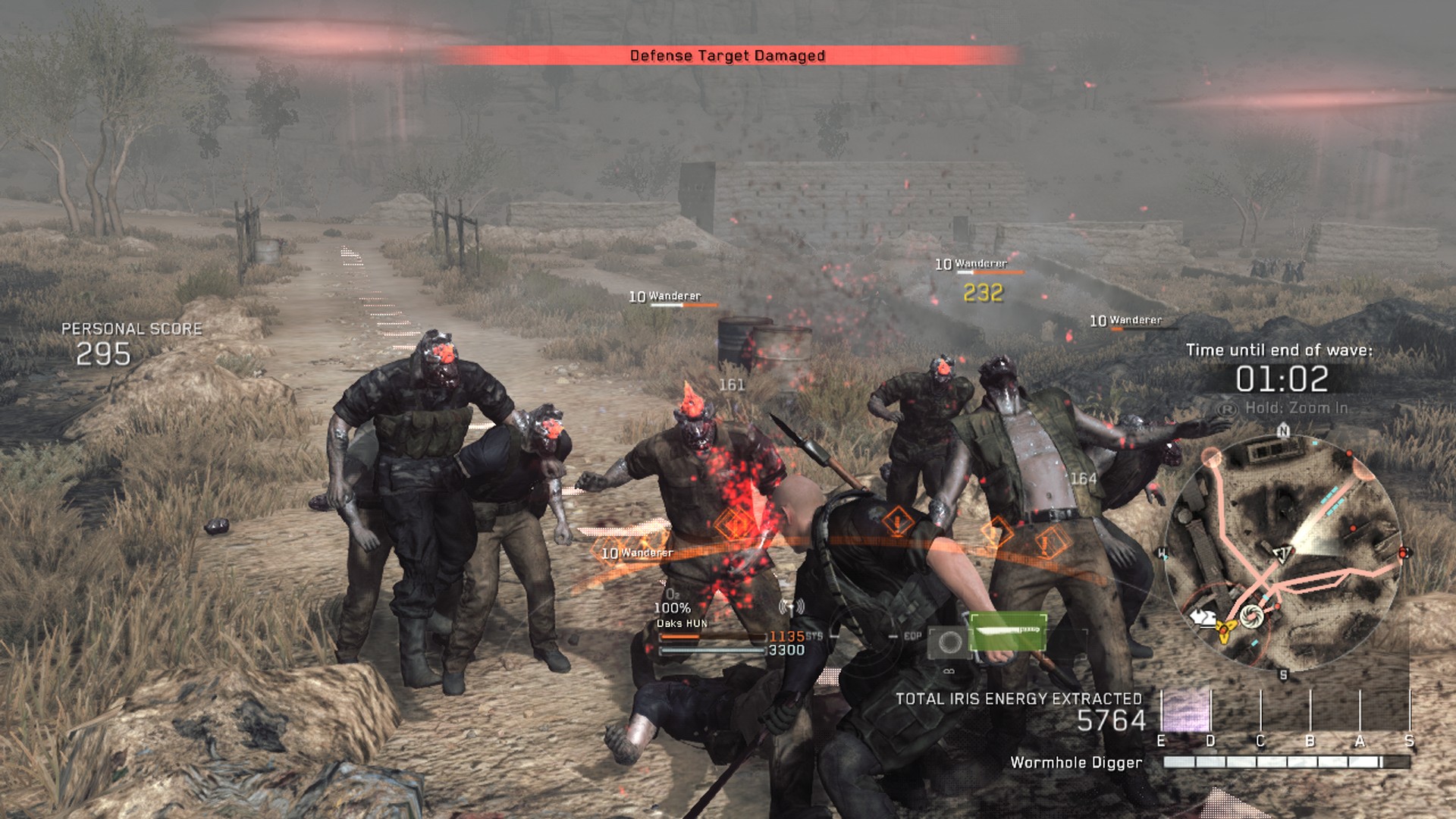
Task: Click the circular minimap
Action: pos(1283,554)
